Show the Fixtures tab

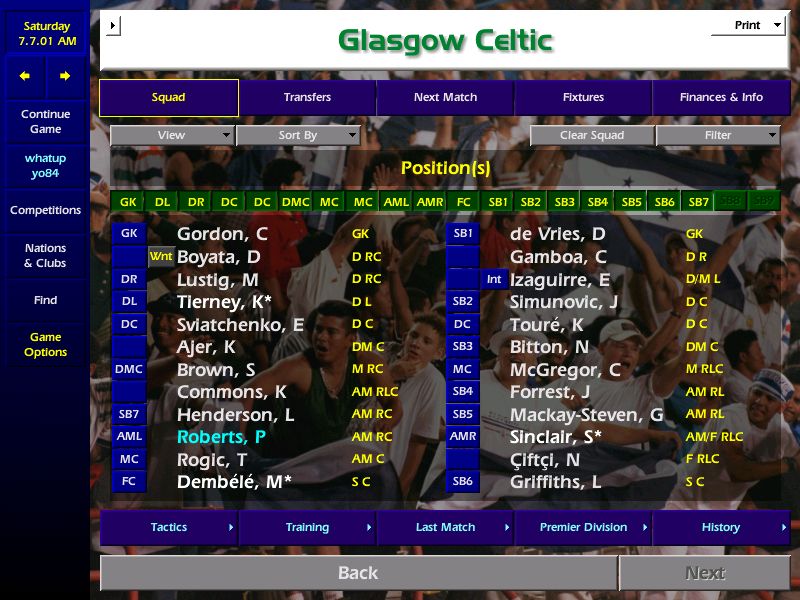(x=583, y=98)
